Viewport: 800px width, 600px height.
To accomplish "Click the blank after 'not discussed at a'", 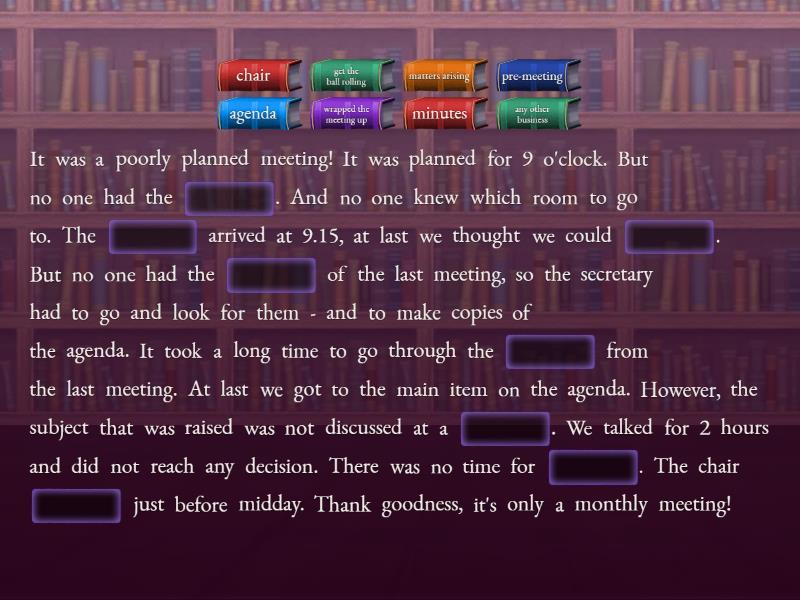I will click(x=506, y=429).
